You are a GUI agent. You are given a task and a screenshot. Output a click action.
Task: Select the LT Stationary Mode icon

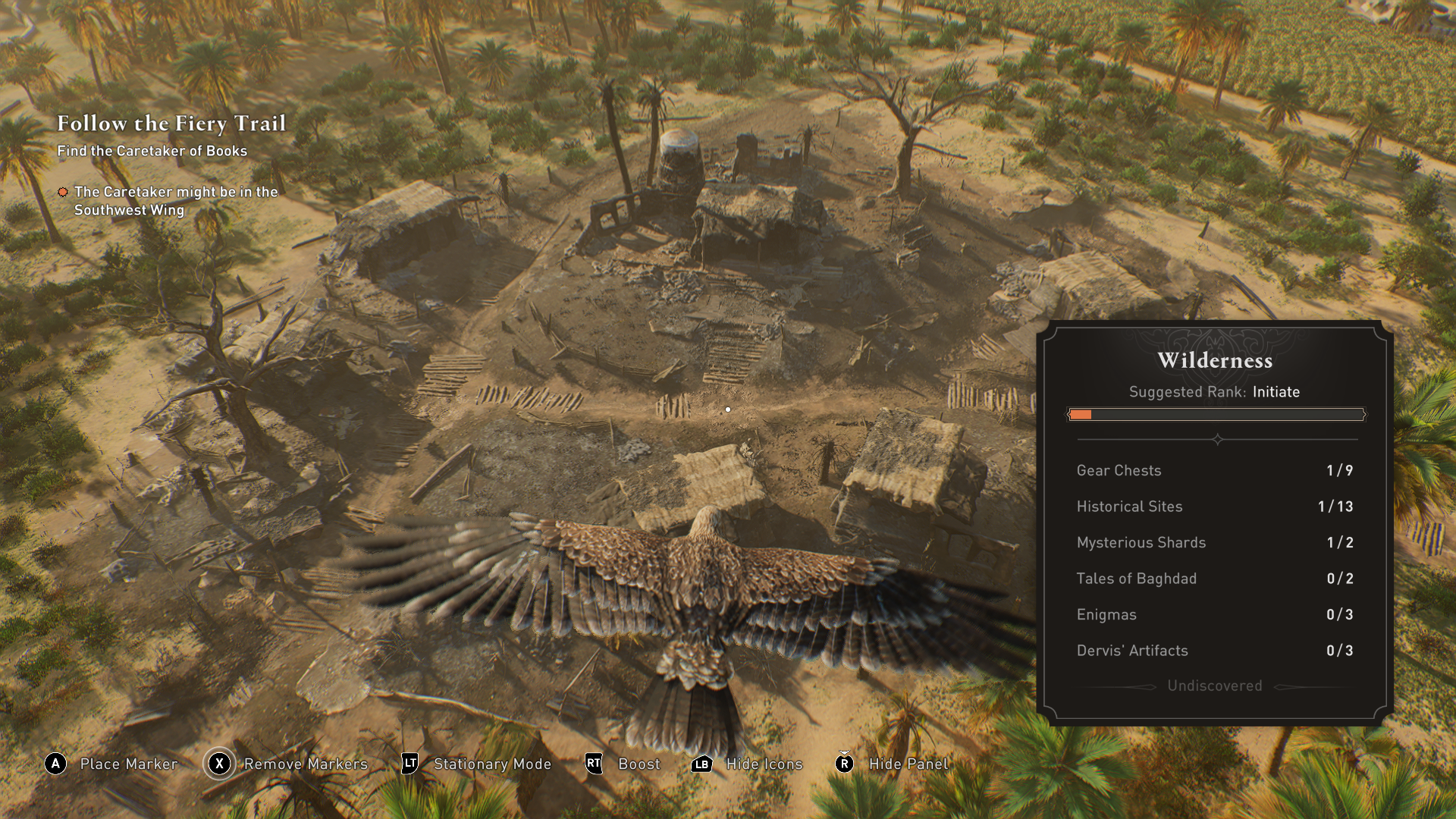(409, 764)
